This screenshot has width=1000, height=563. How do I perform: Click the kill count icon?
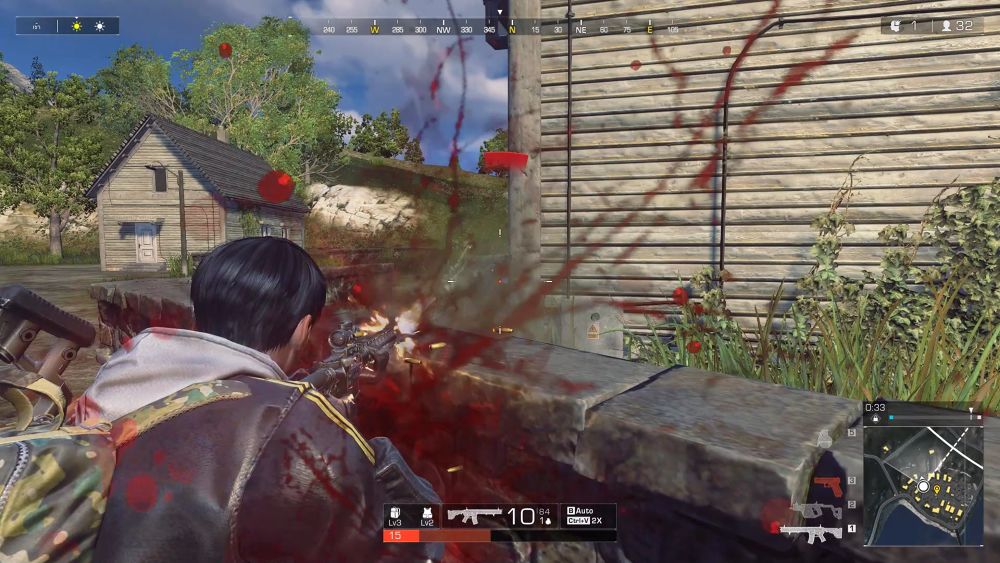pos(894,25)
